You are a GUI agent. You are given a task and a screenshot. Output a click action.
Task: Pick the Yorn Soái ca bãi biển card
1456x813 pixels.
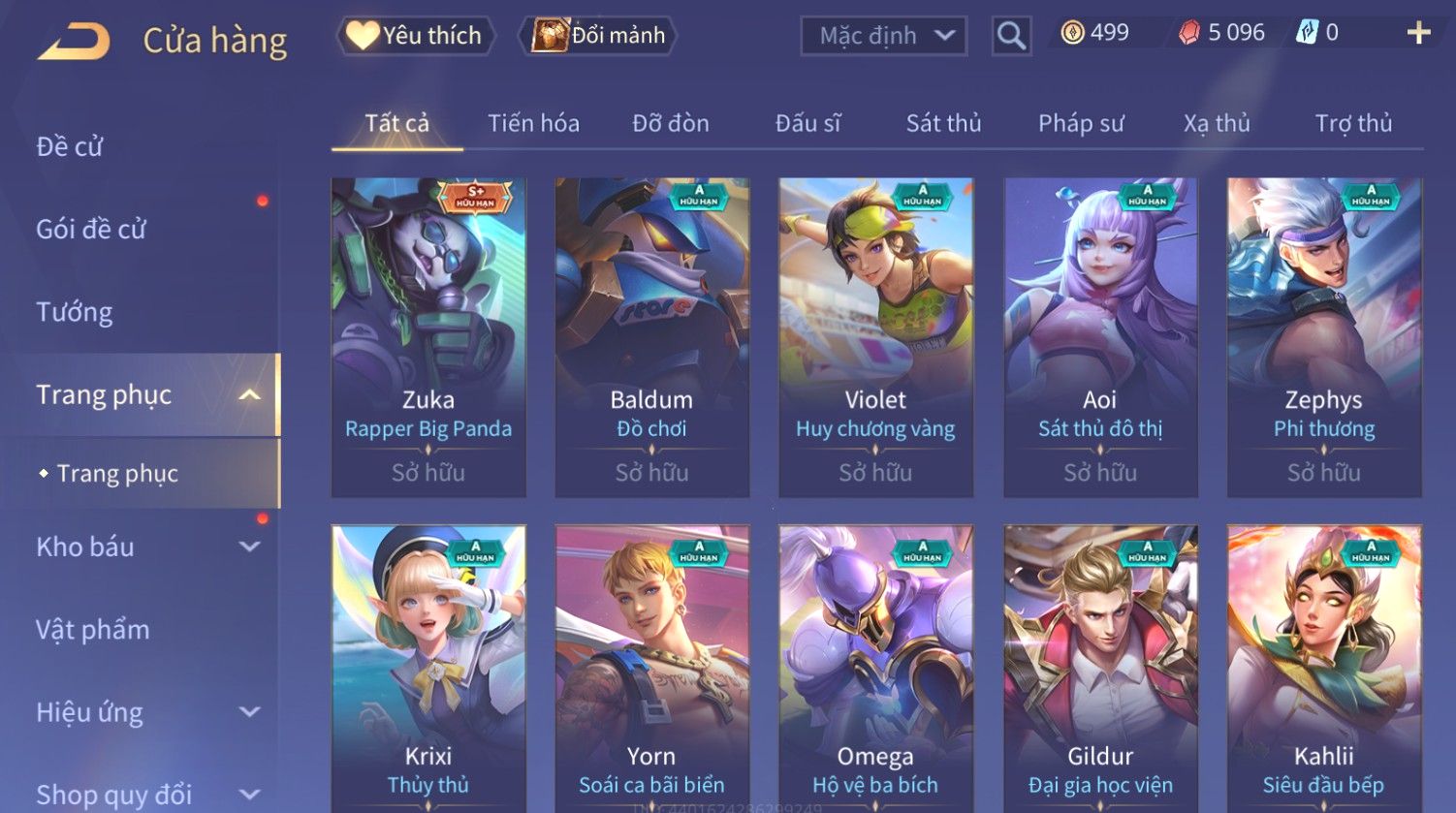tap(651, 669)
